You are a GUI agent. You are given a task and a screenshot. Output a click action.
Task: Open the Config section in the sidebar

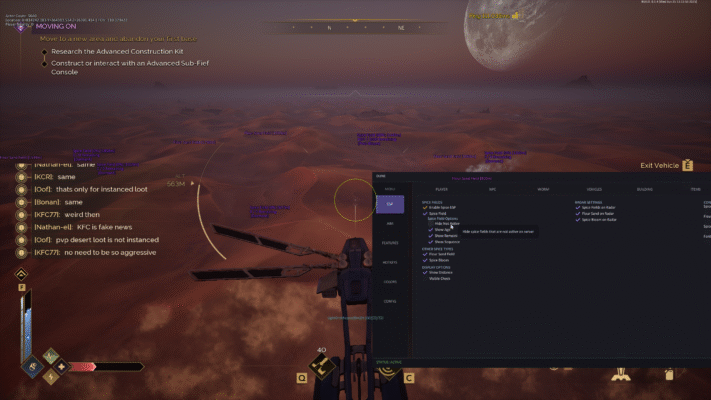click(x=390, y=300)
